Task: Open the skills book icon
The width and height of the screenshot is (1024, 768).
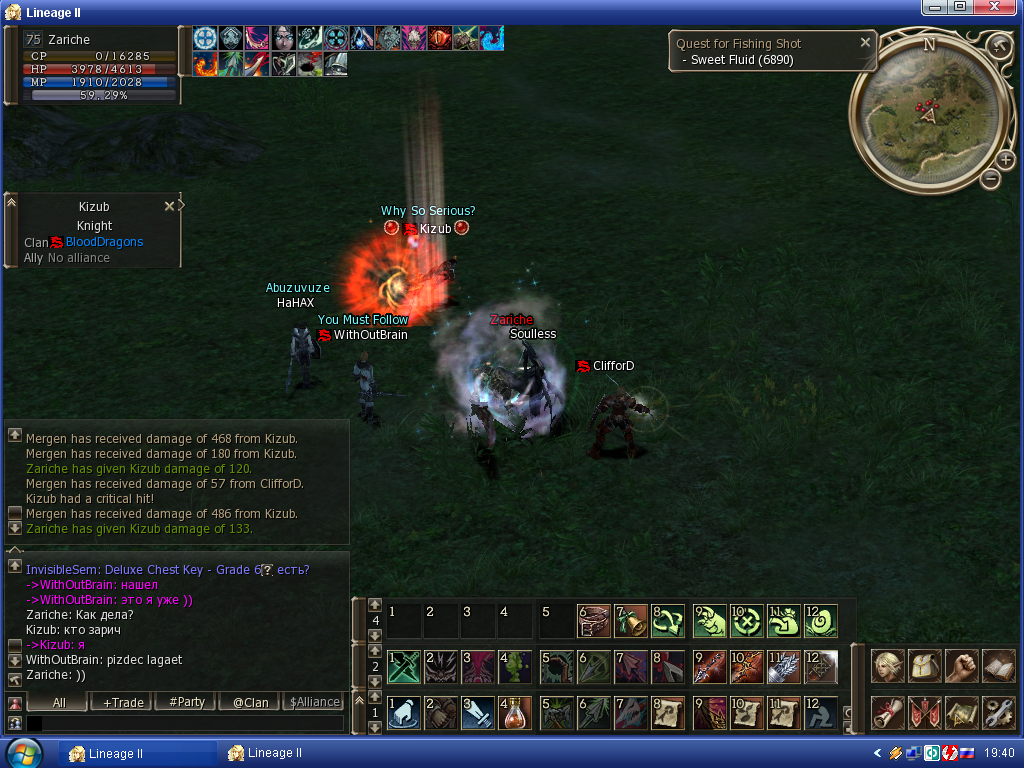Action: click(999, 666)
